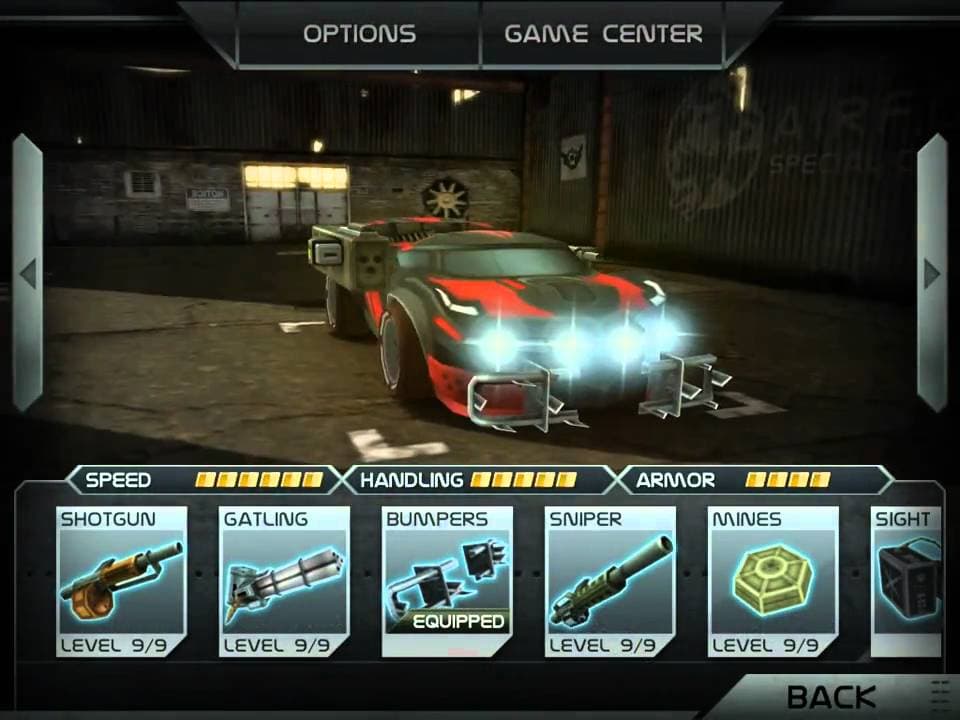The height and width of the screenshot is (720, 960).
Task: Open Game Center
Action: click(602, 33)
